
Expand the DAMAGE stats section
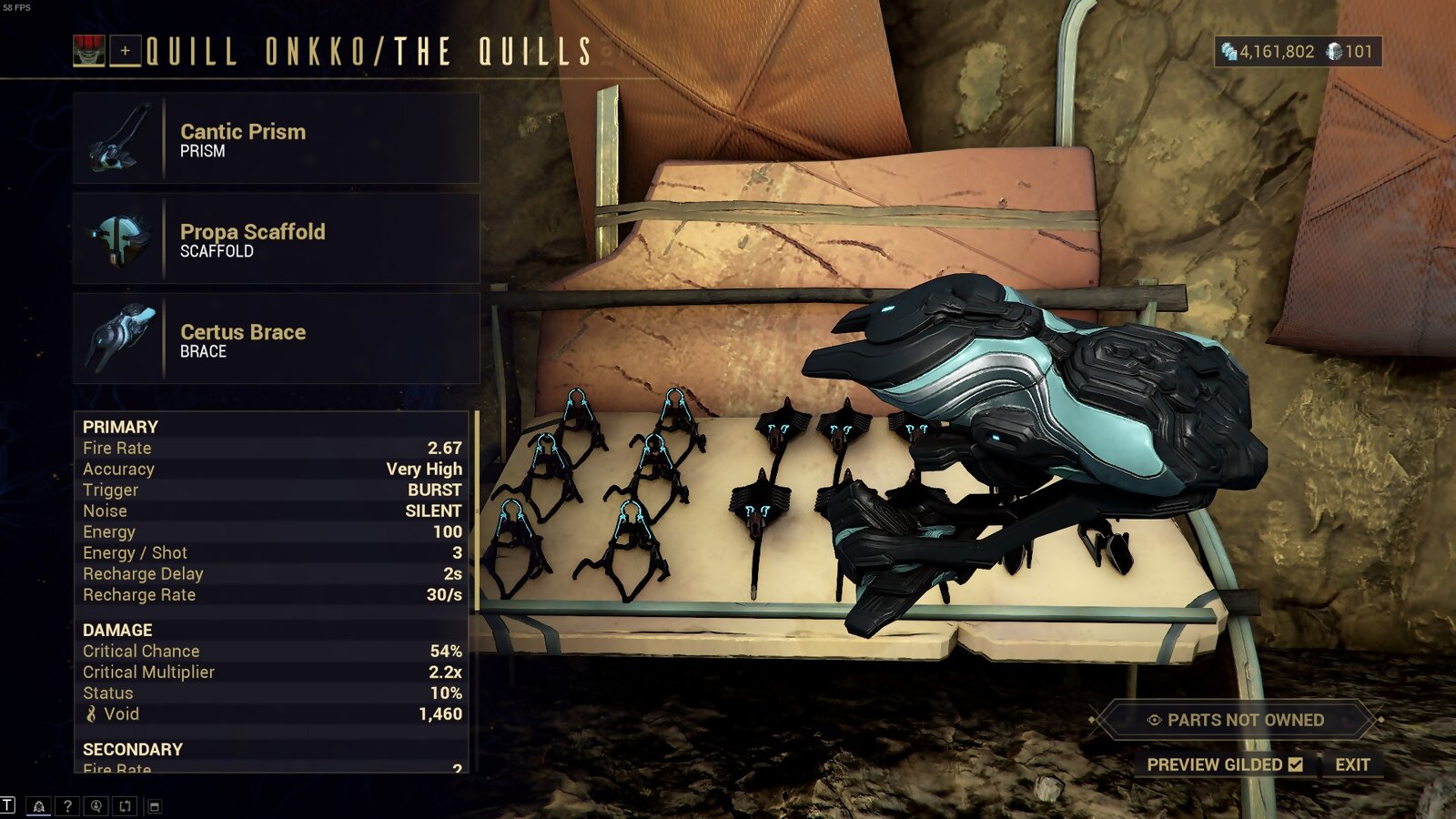[x=116, y=629]
